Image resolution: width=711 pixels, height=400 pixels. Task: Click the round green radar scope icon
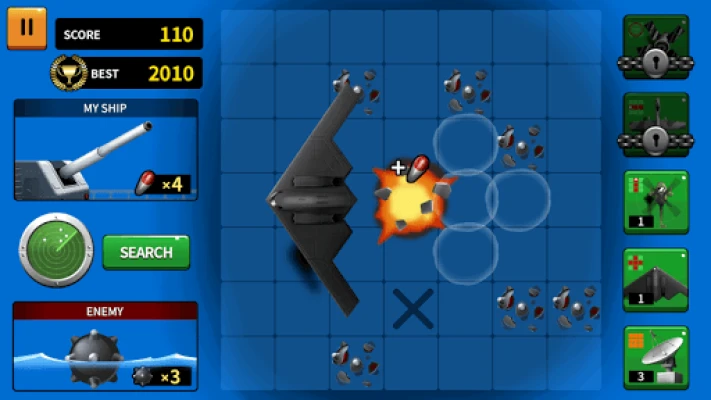(56, 249)
